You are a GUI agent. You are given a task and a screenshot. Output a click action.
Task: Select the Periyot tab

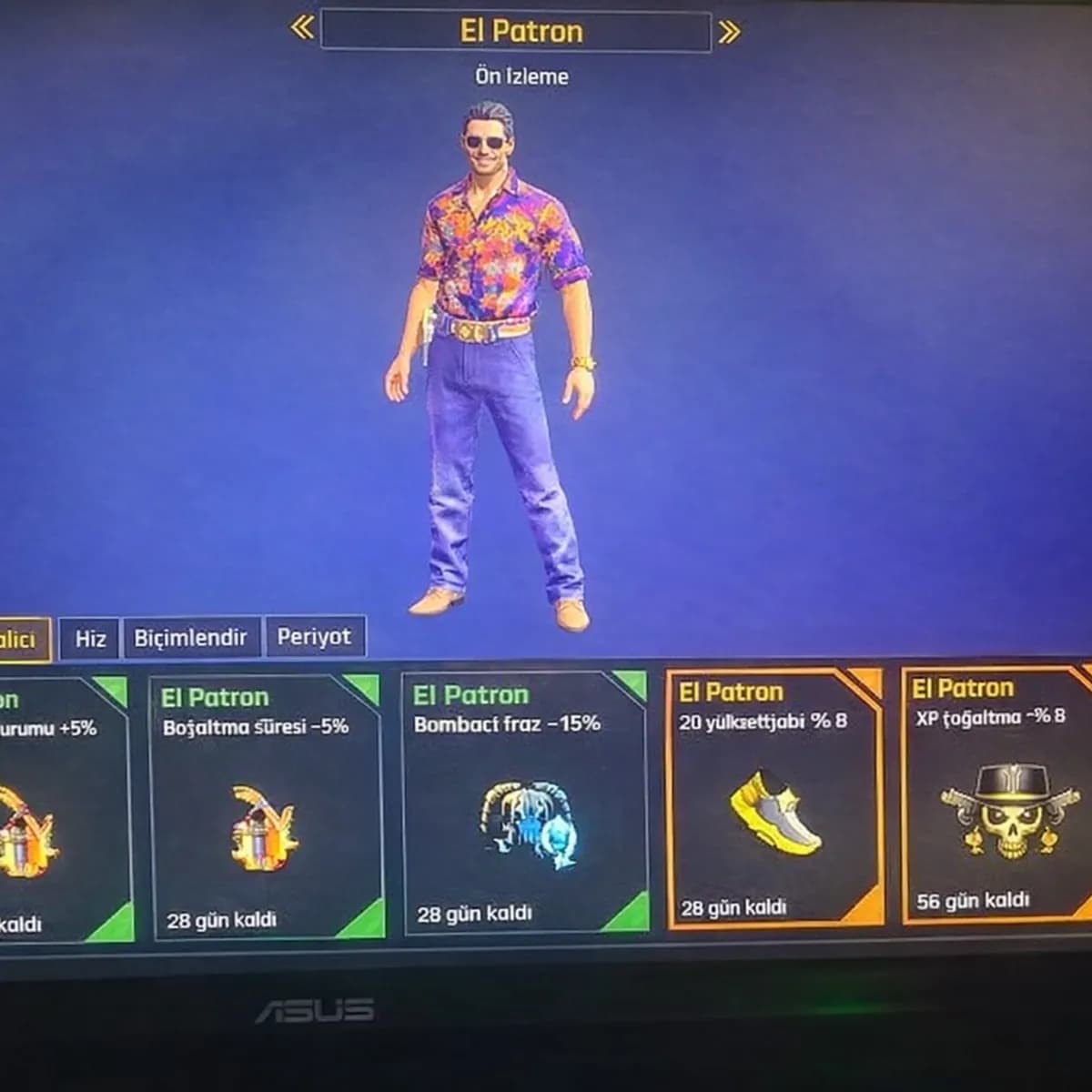[314, 636]
